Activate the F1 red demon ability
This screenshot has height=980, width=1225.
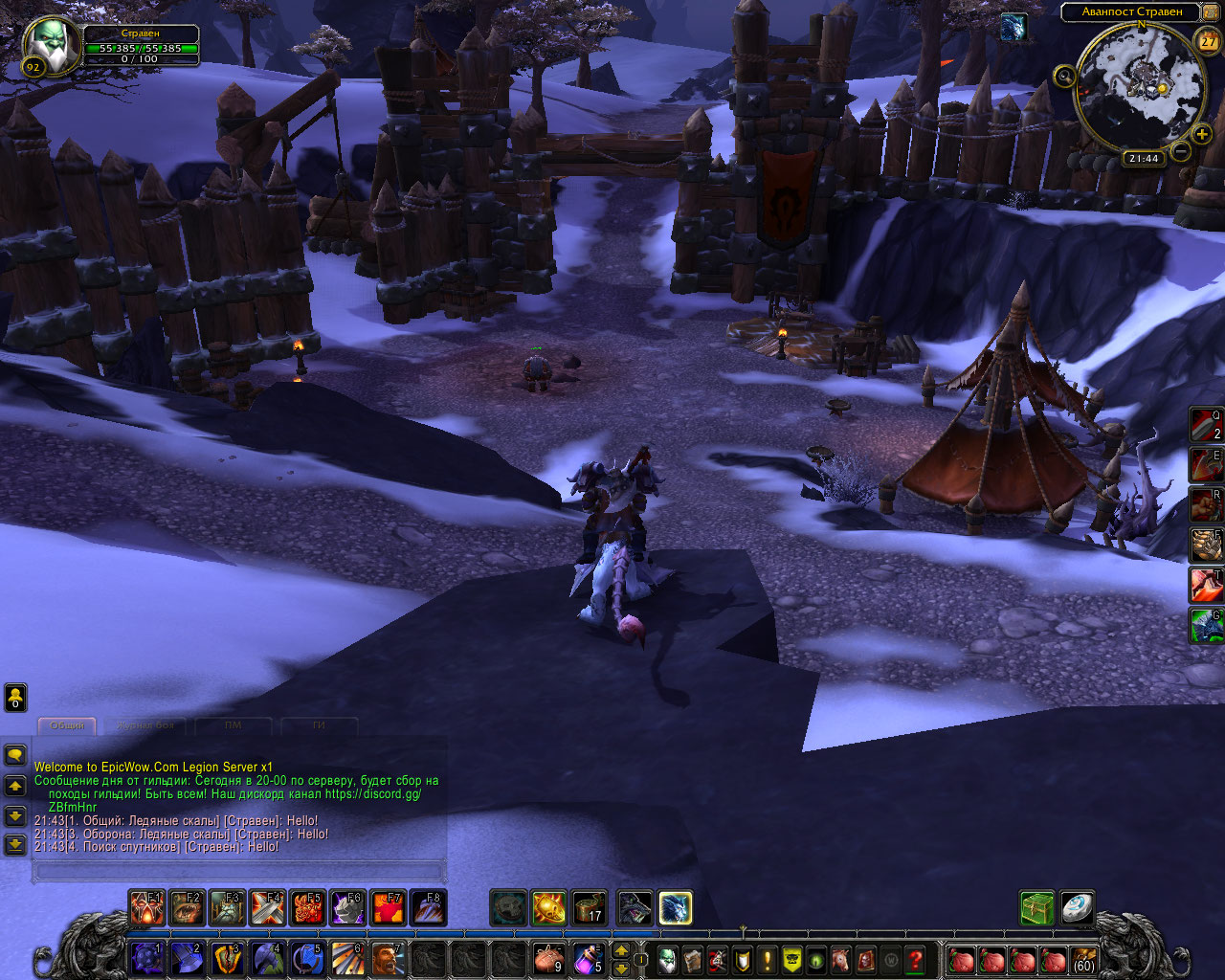(147, 907)
